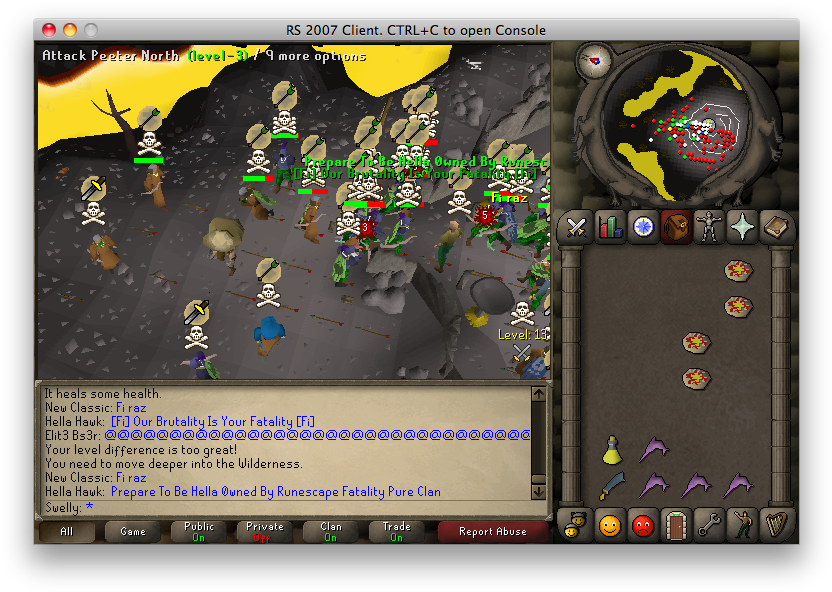The width and height of the screenshot is (832, 592).
Task: Toggle the Trade chat filter
Action: 397,532
